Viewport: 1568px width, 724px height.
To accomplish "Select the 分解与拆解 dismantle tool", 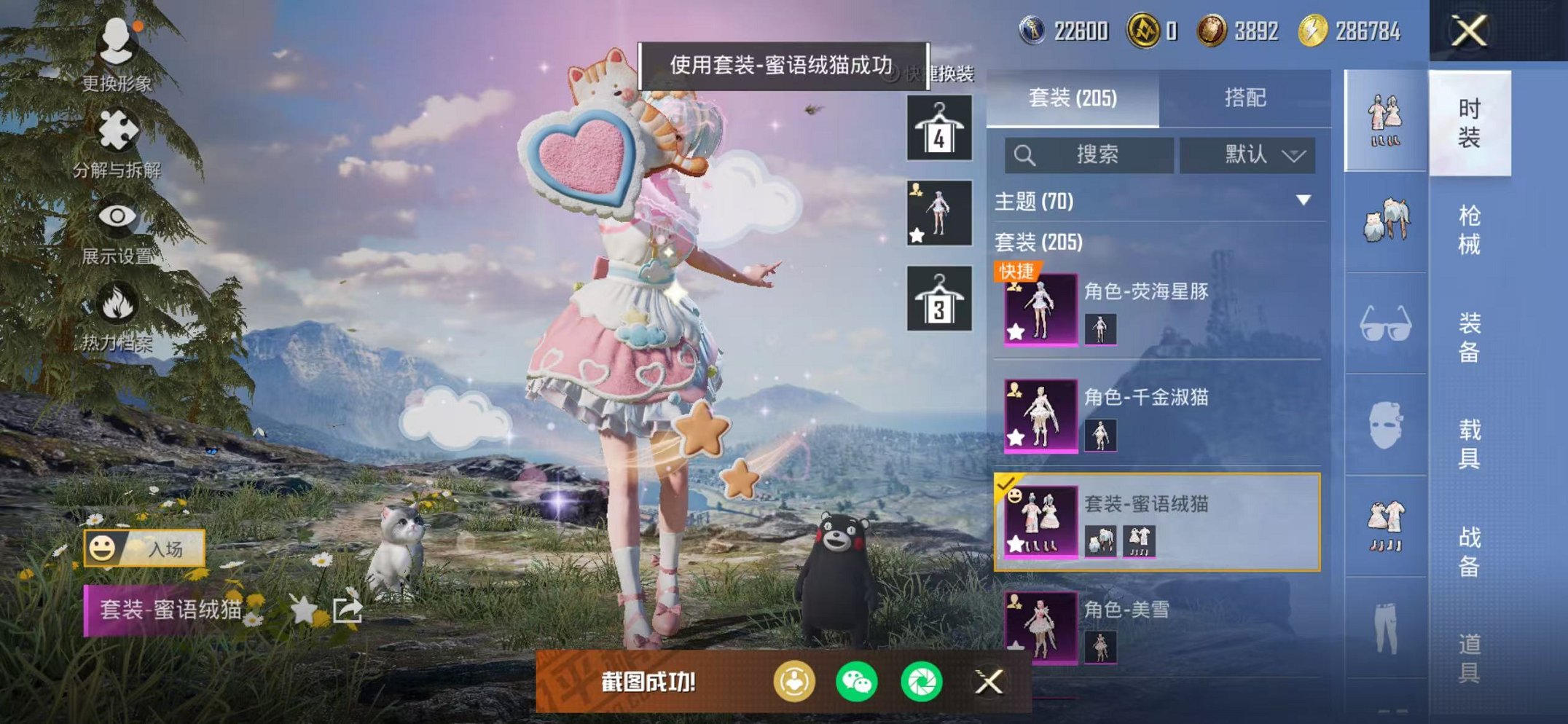I will pyautogui.click(x=119, y=131).
